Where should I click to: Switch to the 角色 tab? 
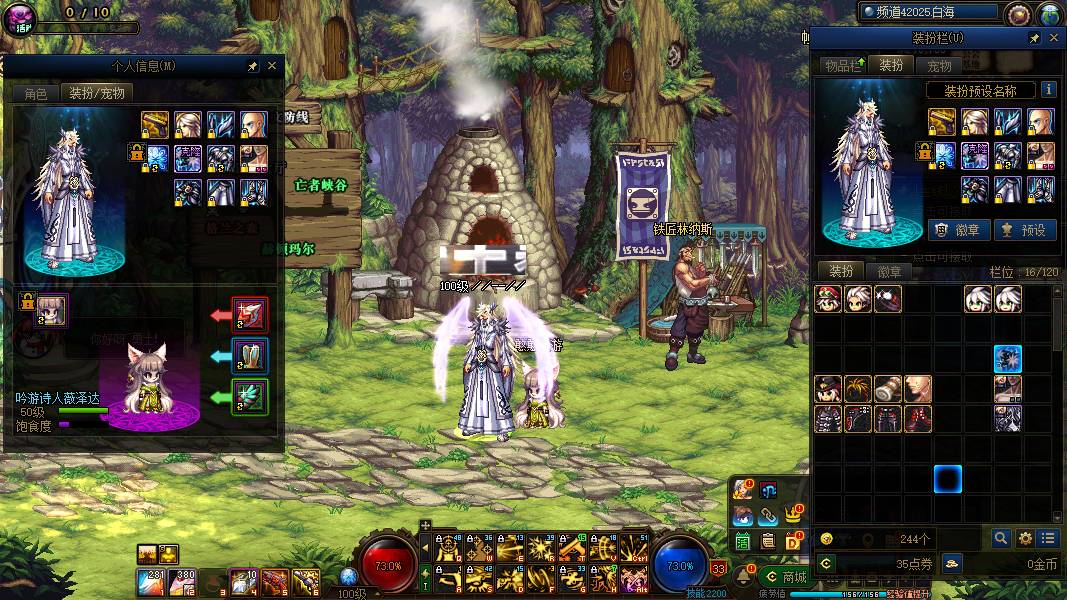35,93
